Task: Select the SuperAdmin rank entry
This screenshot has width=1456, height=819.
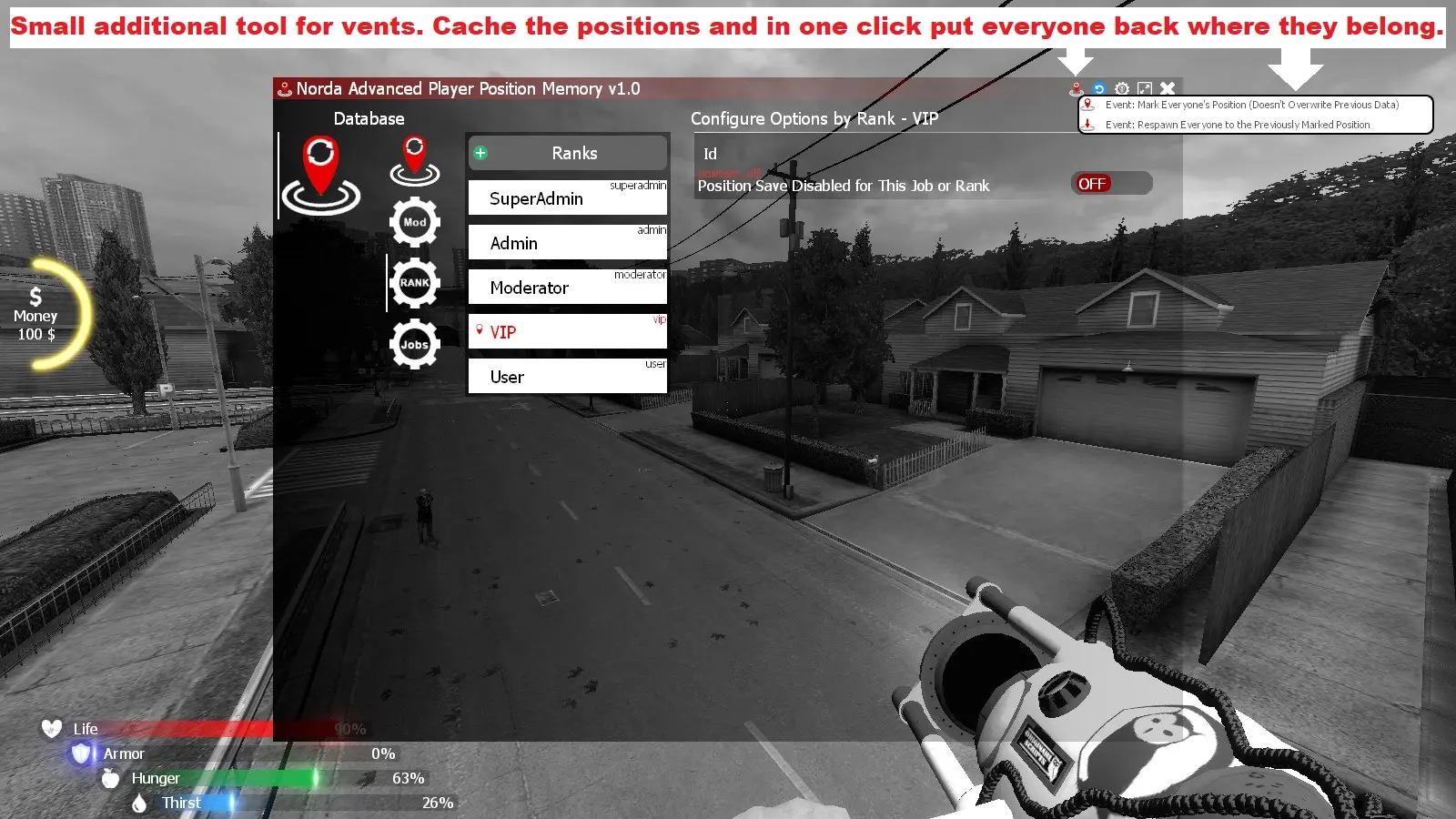Action: 567,197
